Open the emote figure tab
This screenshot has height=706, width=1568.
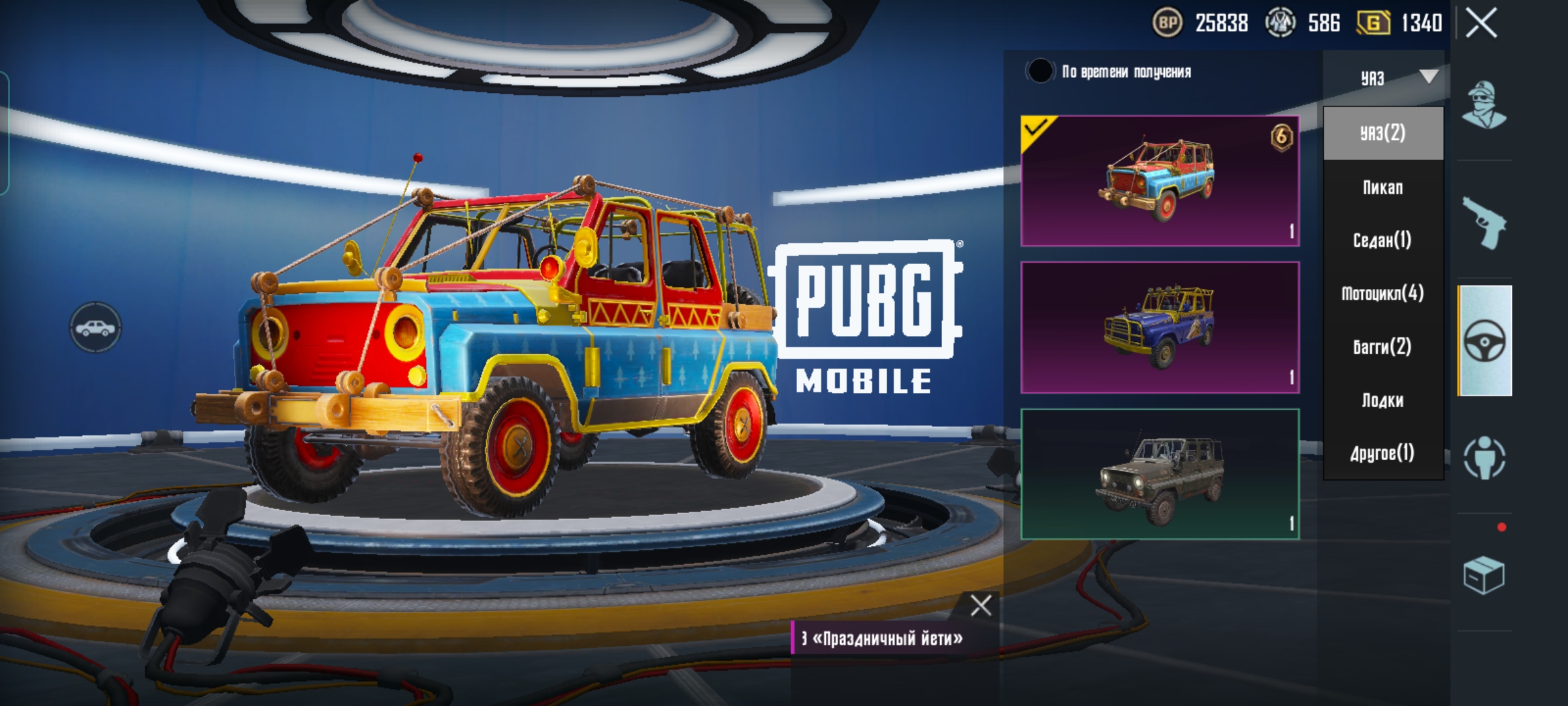[x=1484, y=458]
